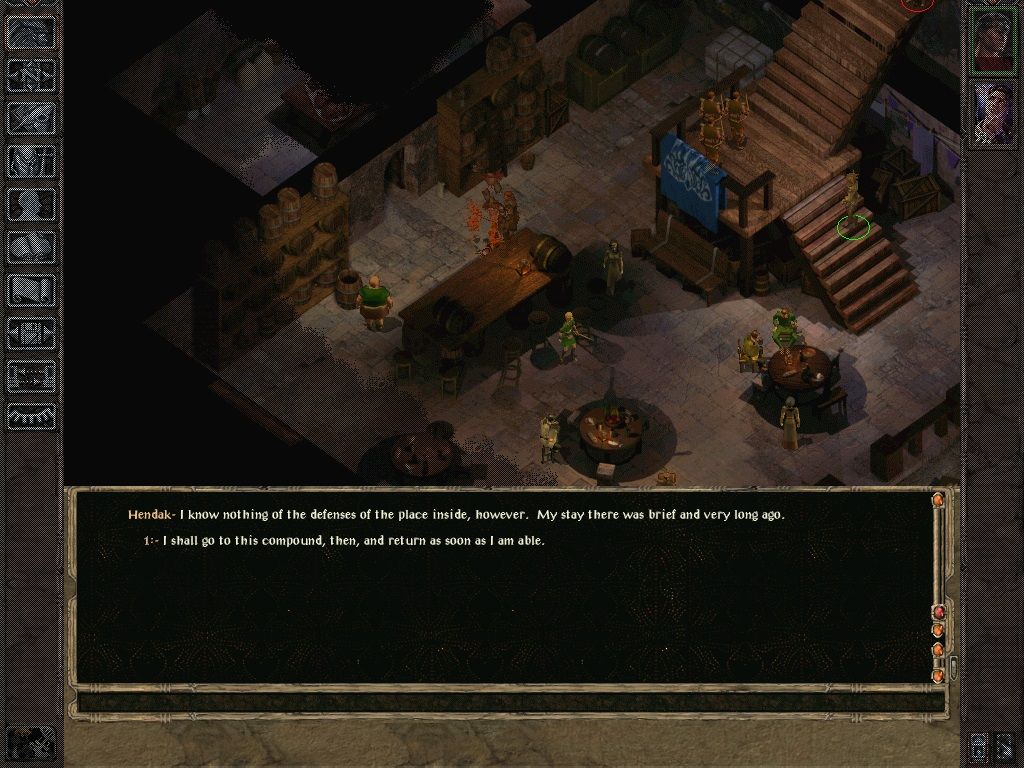
Task: Open the inventory armor figure icon
Action: [x=32, y=161]
